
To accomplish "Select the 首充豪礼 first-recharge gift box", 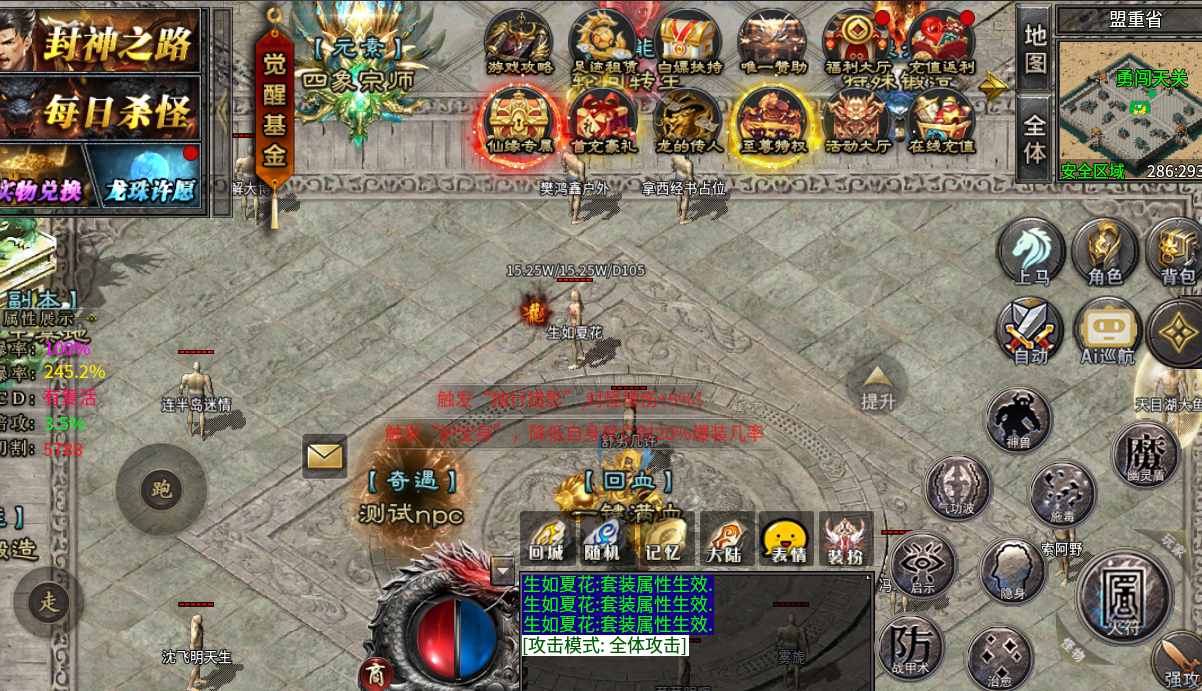I will [603, 122].
